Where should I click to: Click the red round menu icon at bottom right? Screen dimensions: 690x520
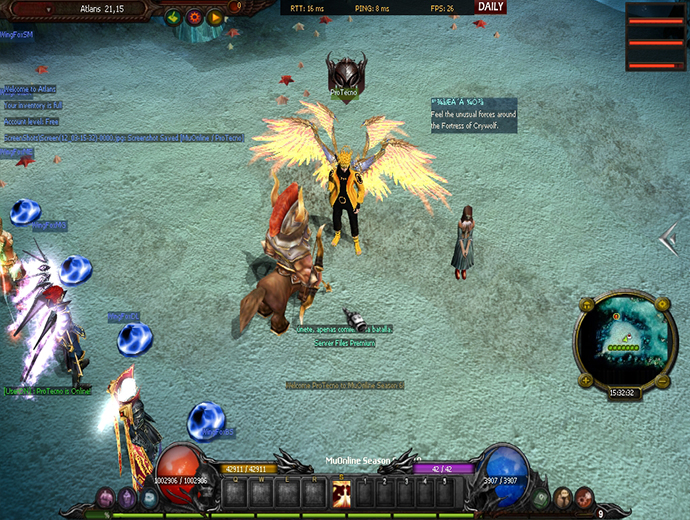pos(563,497)
